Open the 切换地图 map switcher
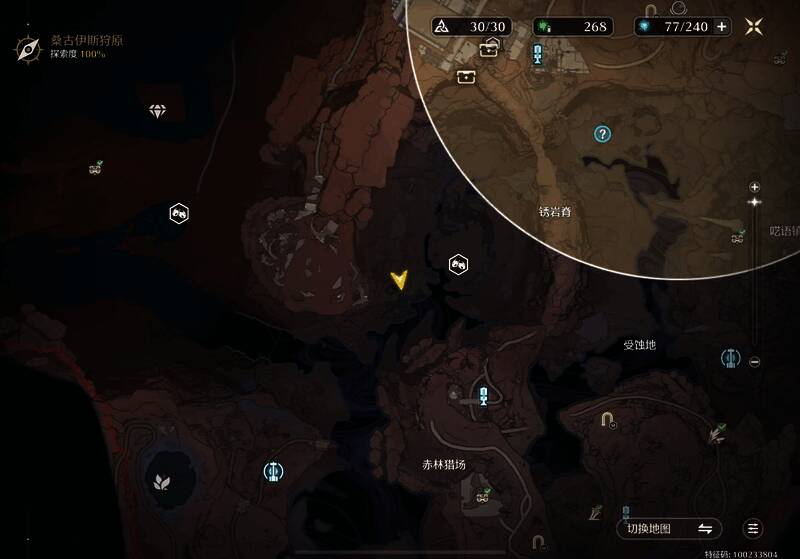The width and height of the screenshot is (800, 559). (669, 529)
